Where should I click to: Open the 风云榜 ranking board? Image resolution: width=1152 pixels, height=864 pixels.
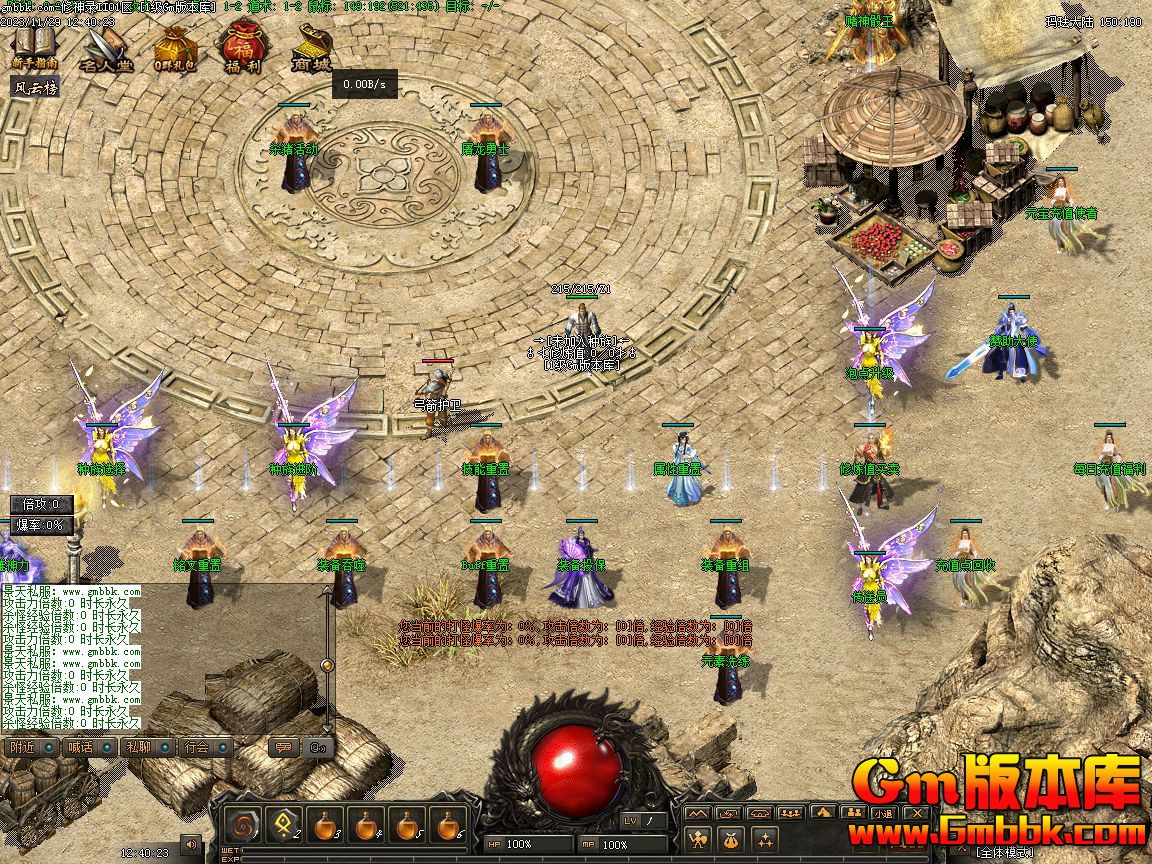point(35,87)
